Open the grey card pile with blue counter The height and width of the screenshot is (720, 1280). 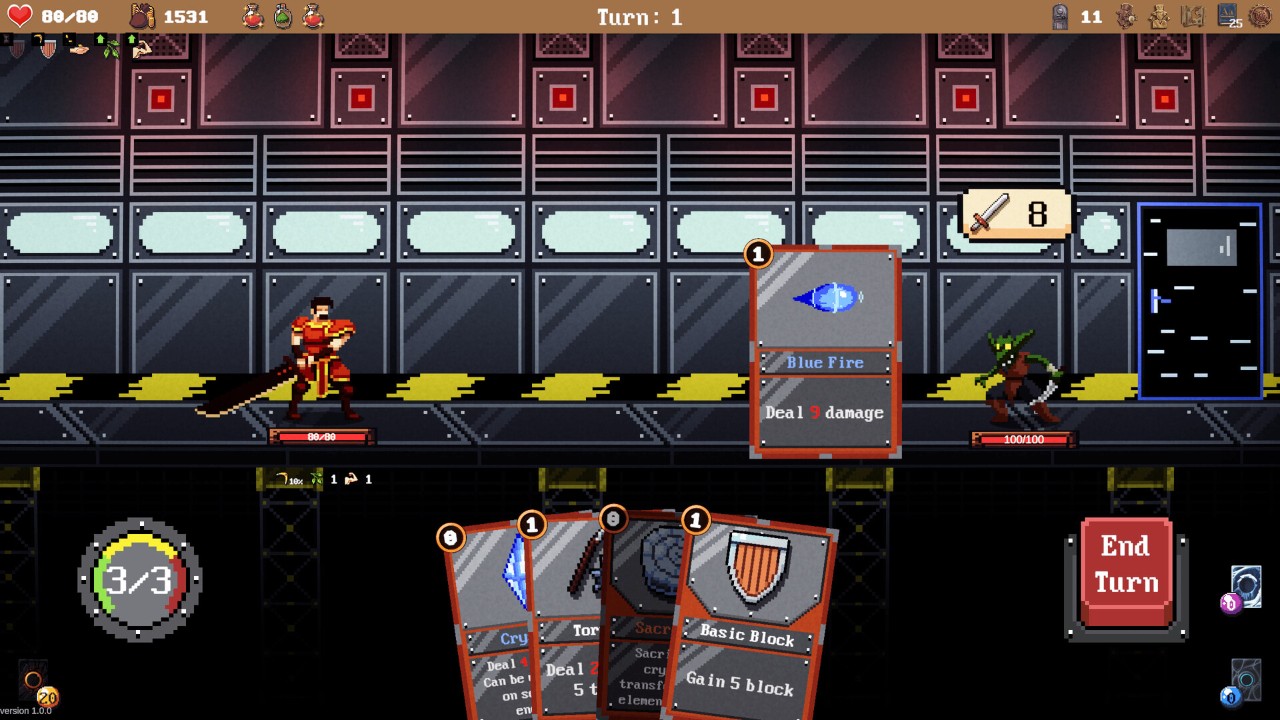pyautogui.click(x=1245, y=680)
